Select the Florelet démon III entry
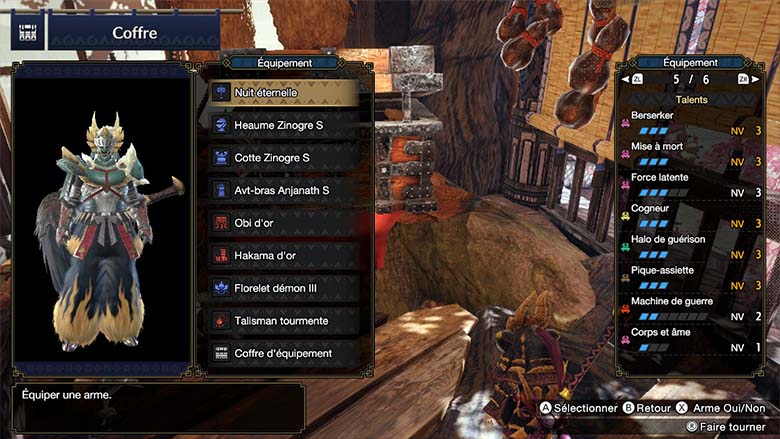Screen dimensions: 780x439 [285, 288]
